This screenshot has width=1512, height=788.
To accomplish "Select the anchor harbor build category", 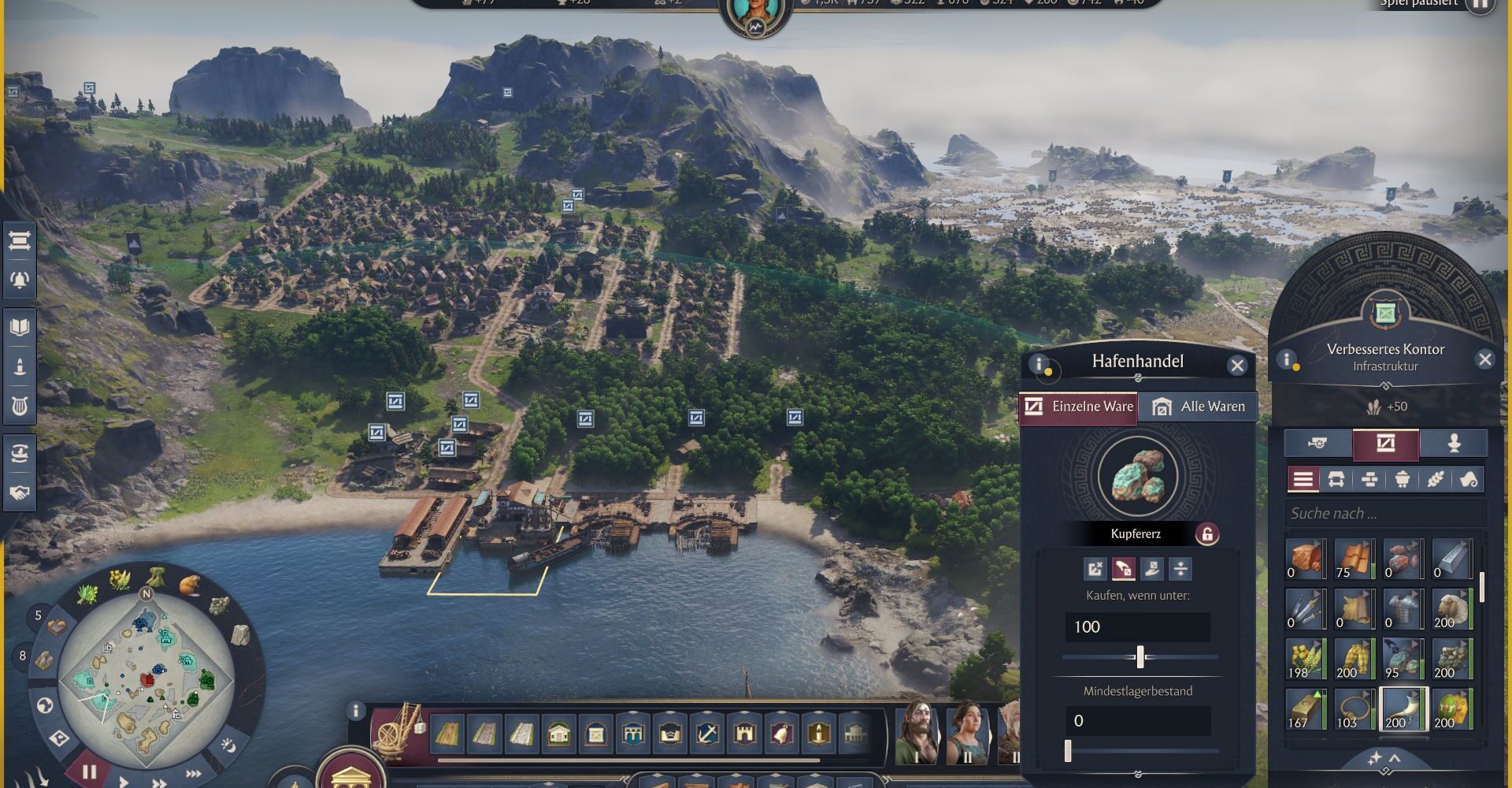I will (x=707, y=734).
